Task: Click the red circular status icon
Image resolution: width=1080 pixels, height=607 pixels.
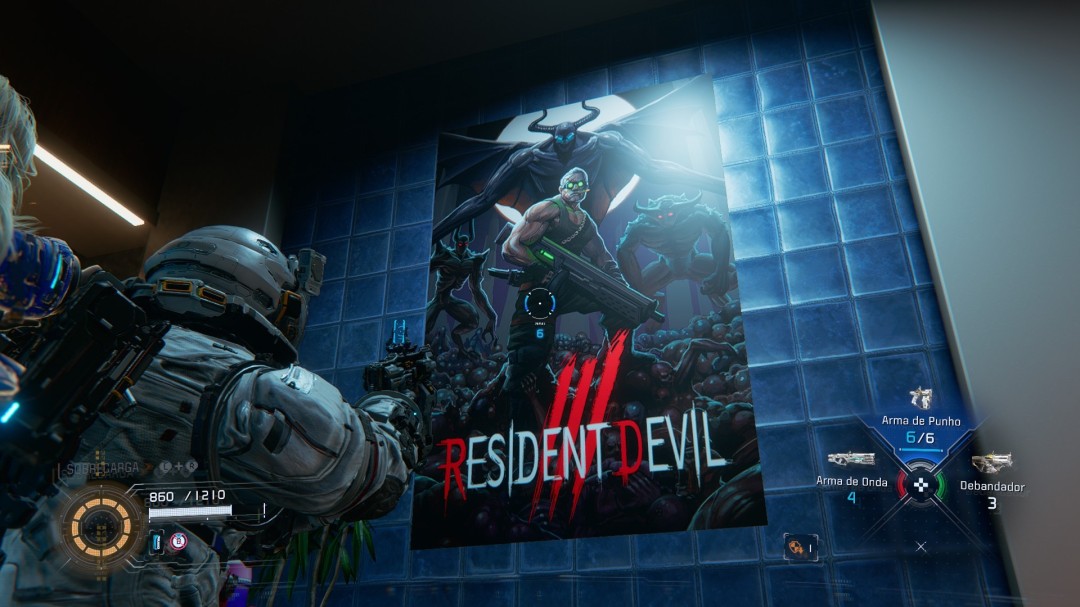Action: 178,542
